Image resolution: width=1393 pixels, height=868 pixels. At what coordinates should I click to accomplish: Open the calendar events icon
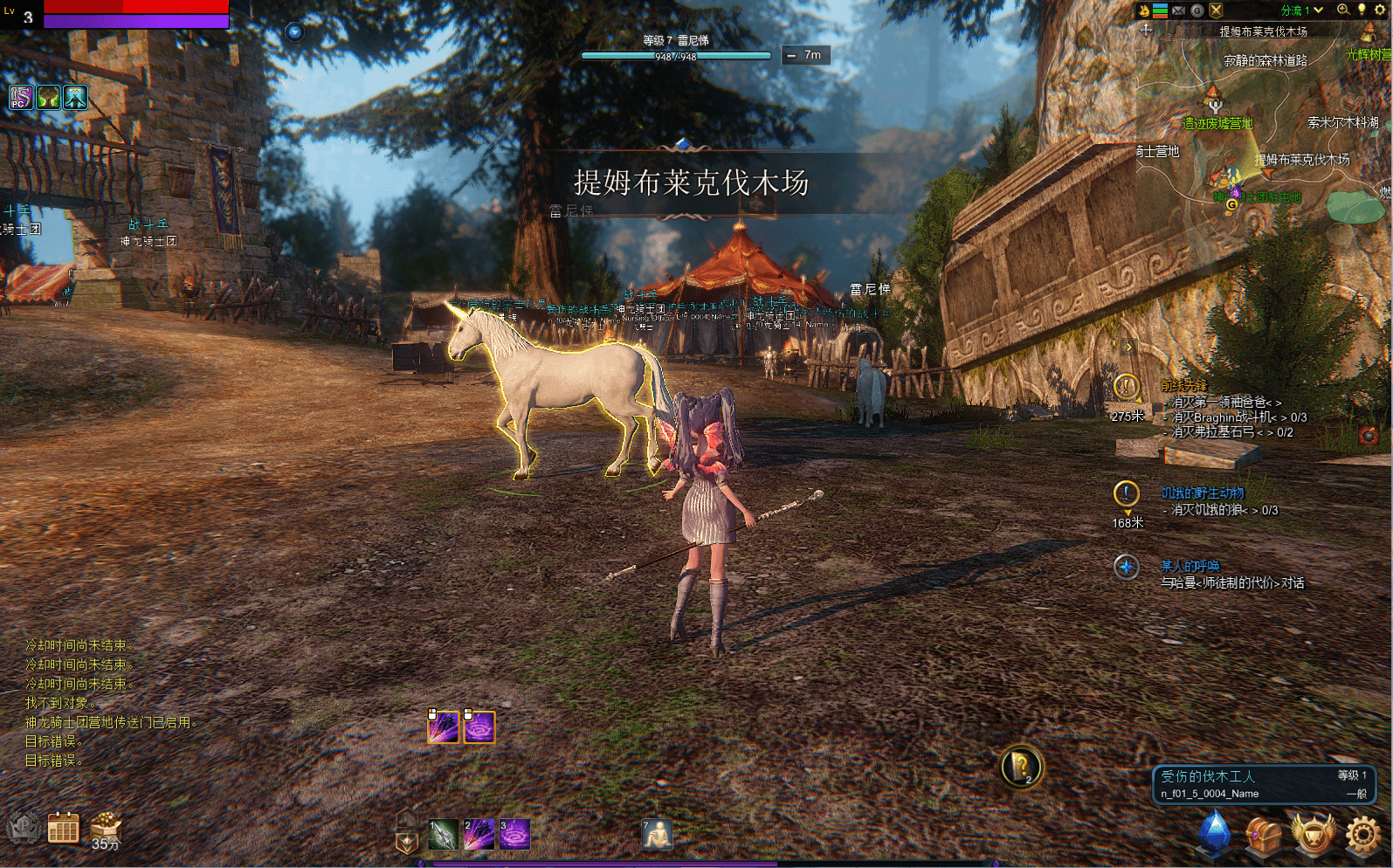click(x=61, y=827)
